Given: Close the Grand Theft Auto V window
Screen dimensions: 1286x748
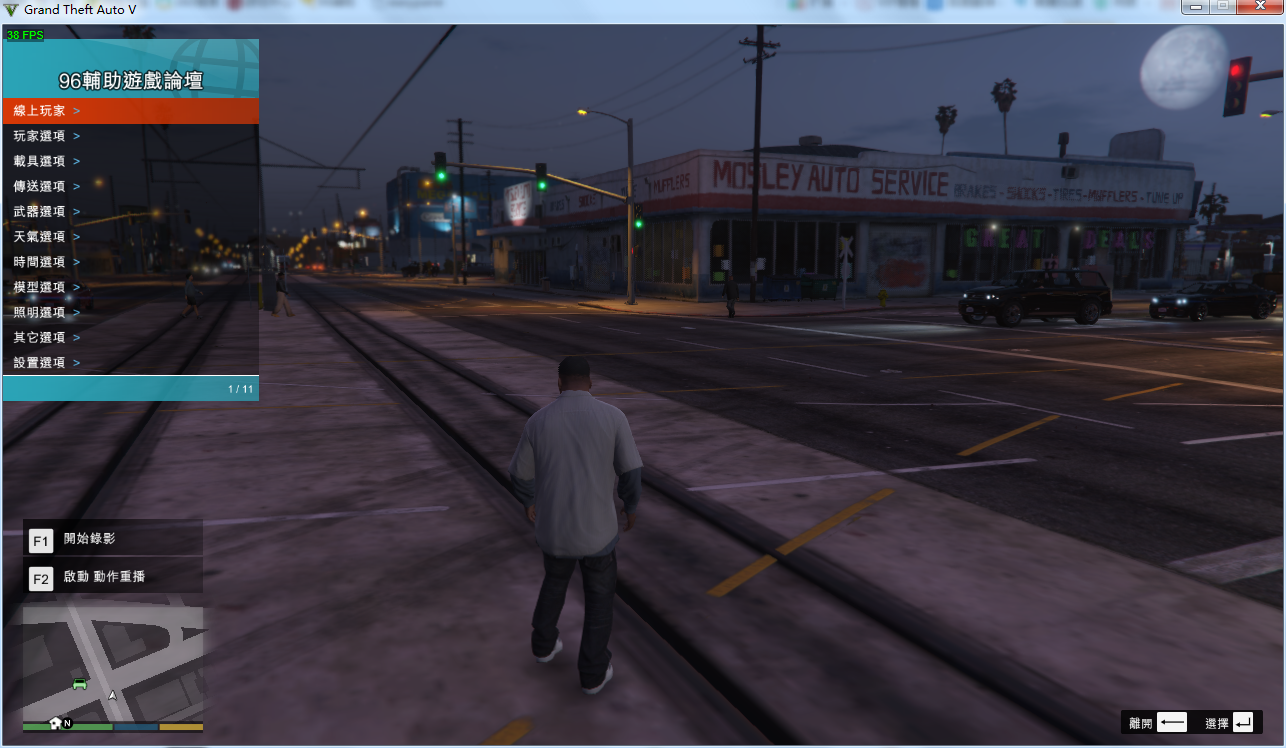Looking at the screenshot, I should click(1259, 7).
